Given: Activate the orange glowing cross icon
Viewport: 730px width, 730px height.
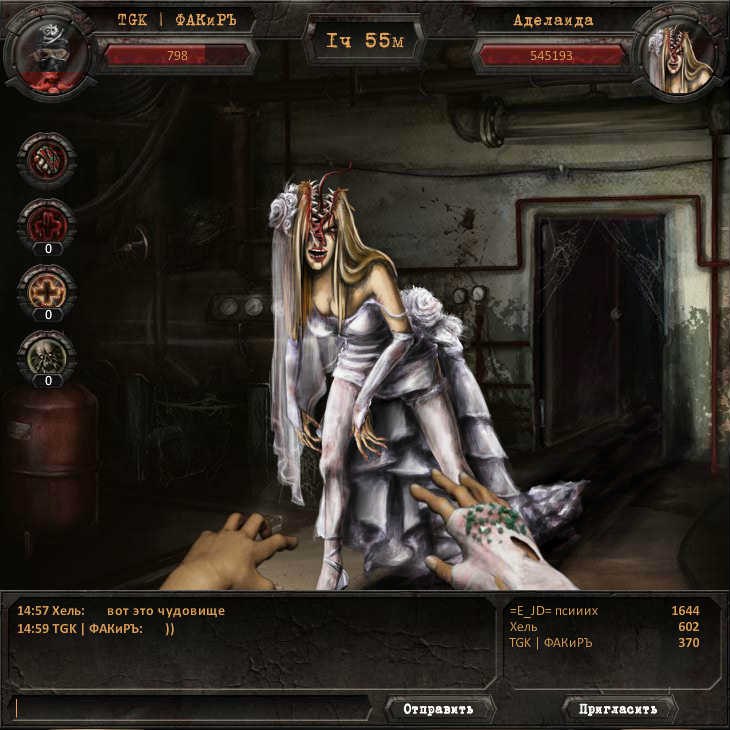Looking at the screenshot, I should [x=46, y=291].
